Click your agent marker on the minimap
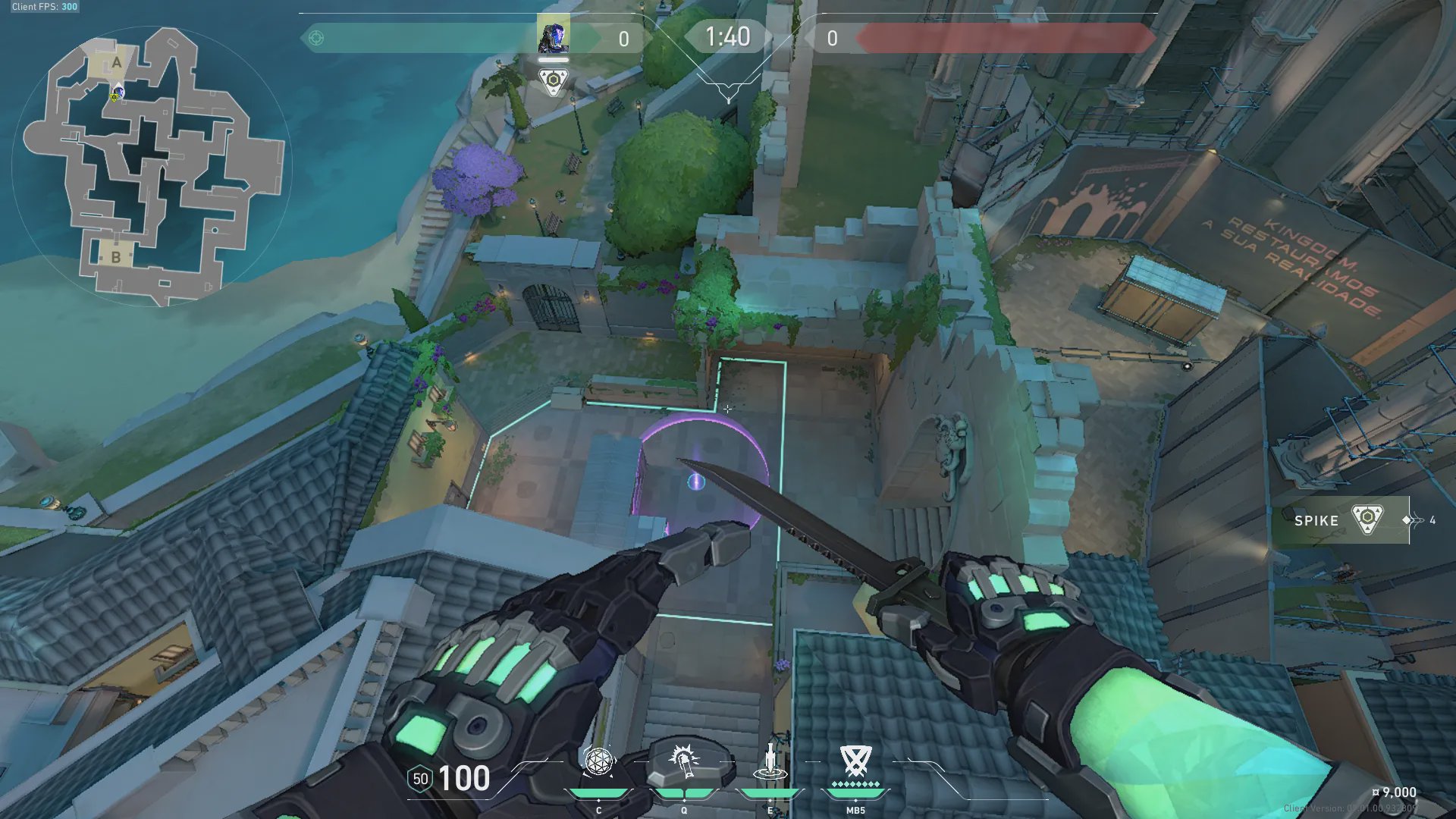1456x819 pixels. pyautogui.click(x=118, y=93)
